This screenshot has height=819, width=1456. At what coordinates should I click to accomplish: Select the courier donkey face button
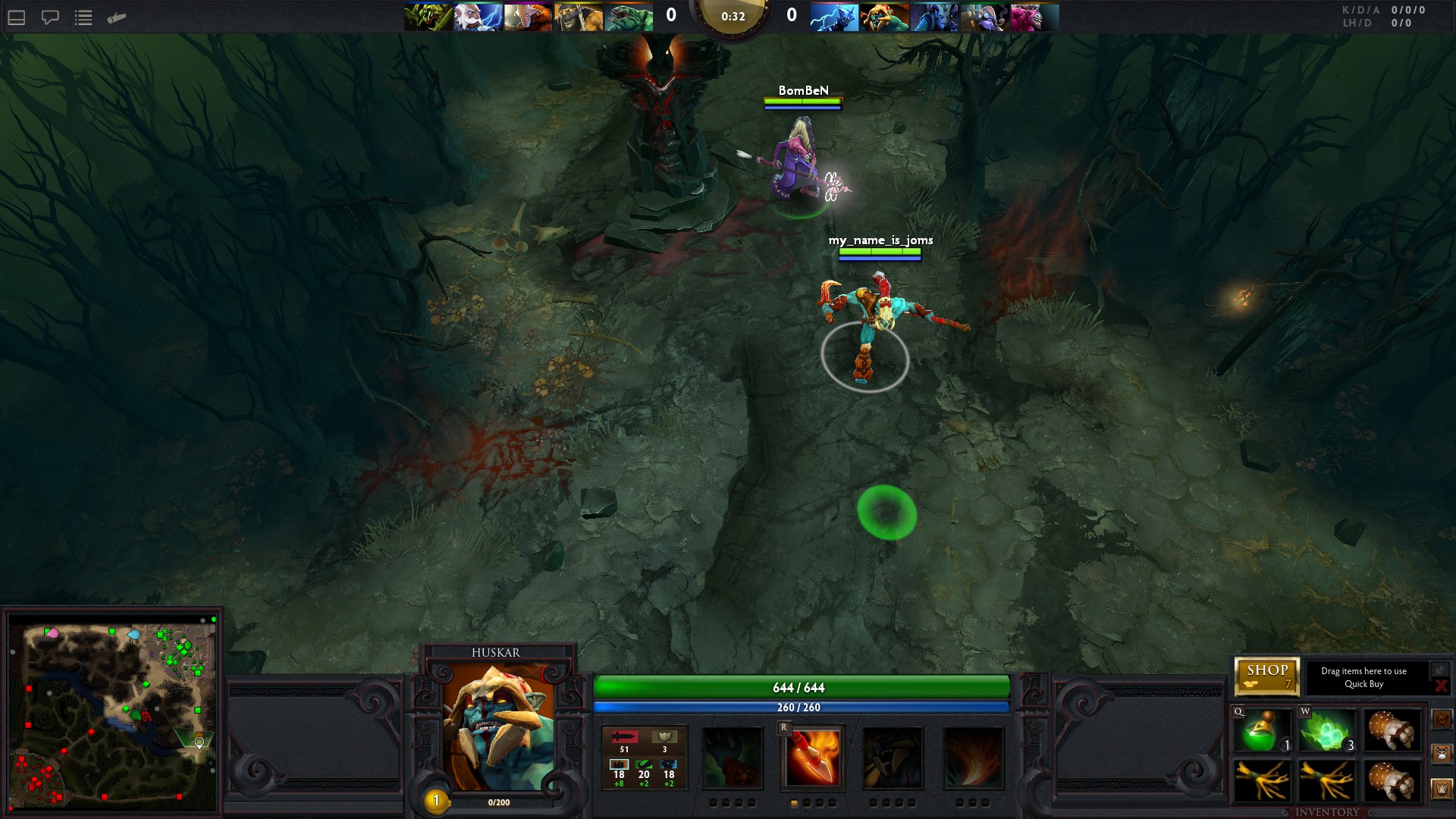[1442, 754]
